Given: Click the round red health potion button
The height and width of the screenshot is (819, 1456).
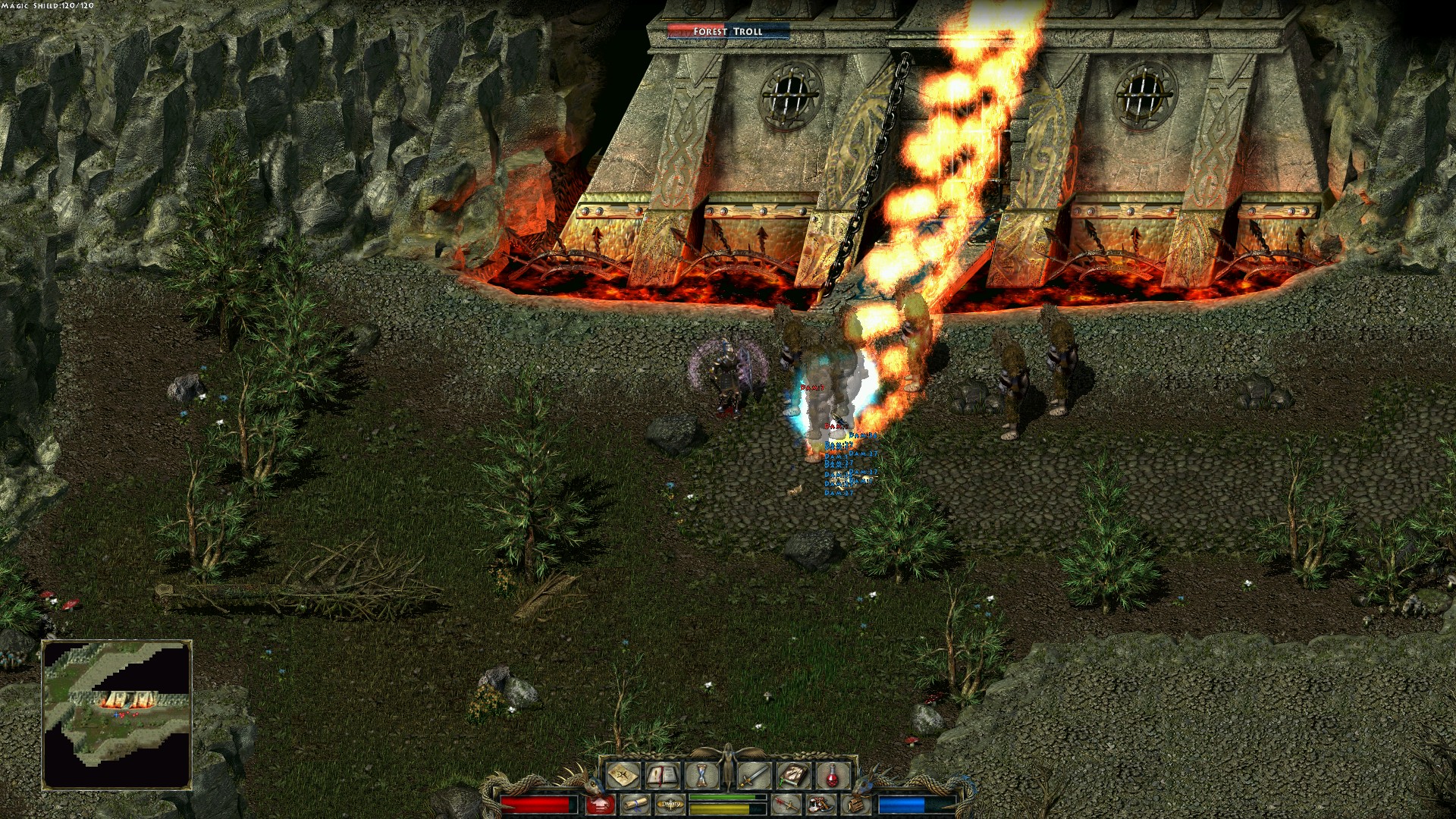Looking at the screenshot, I should (599, 804).
